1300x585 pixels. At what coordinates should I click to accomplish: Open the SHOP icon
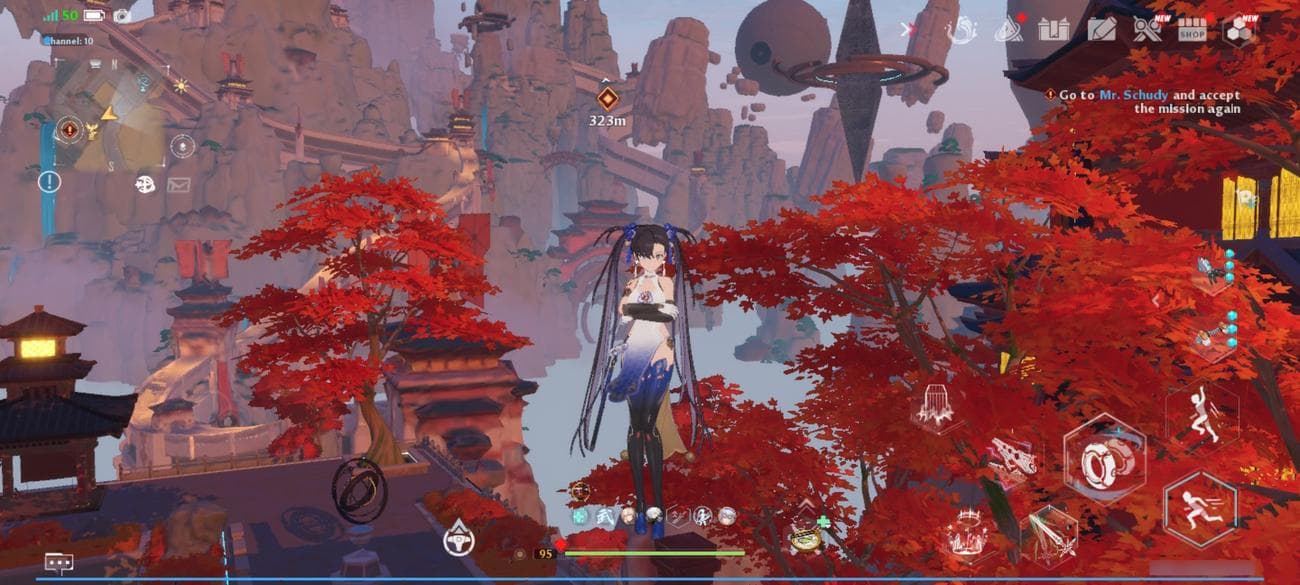1191,30
